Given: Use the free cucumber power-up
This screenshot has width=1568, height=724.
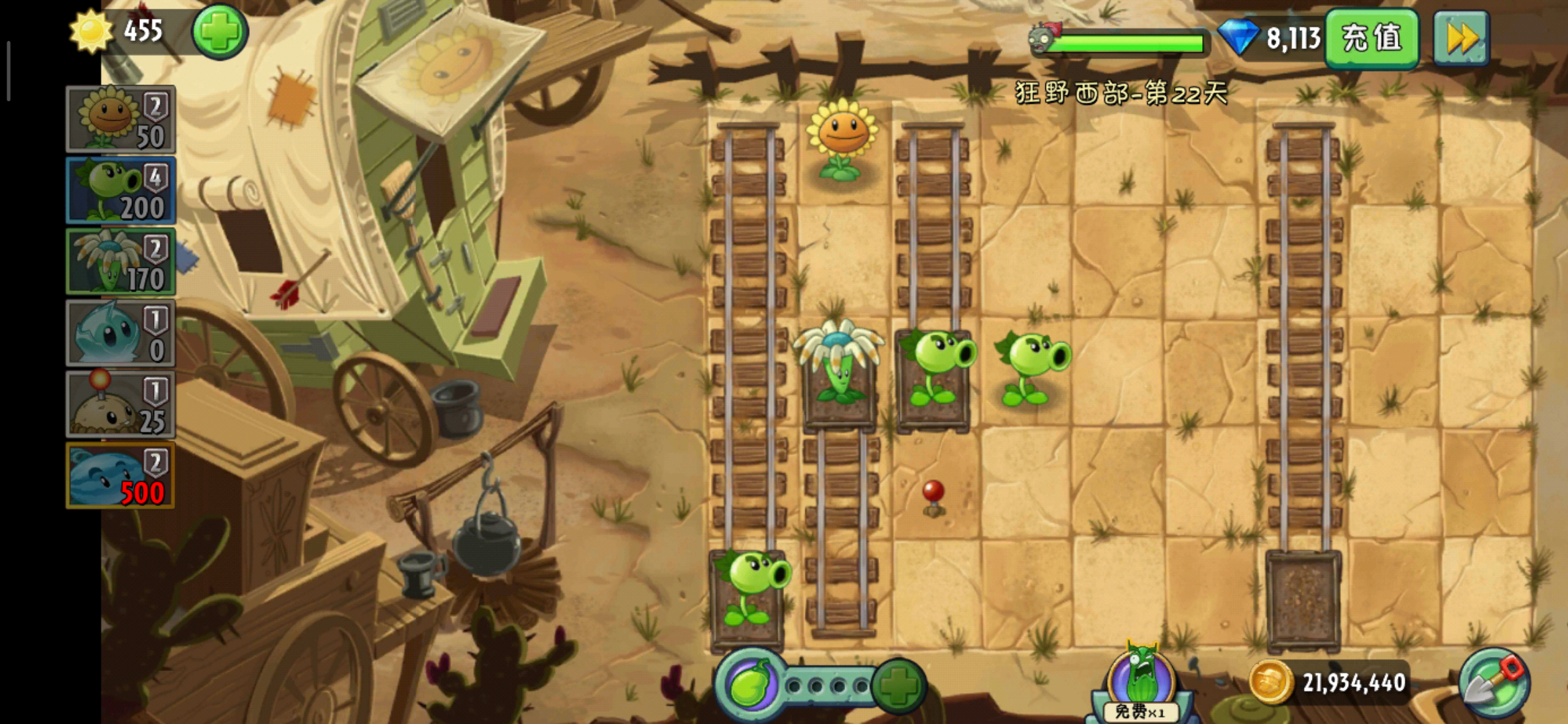Looking at the screenshot, I should pos(1140,684).
